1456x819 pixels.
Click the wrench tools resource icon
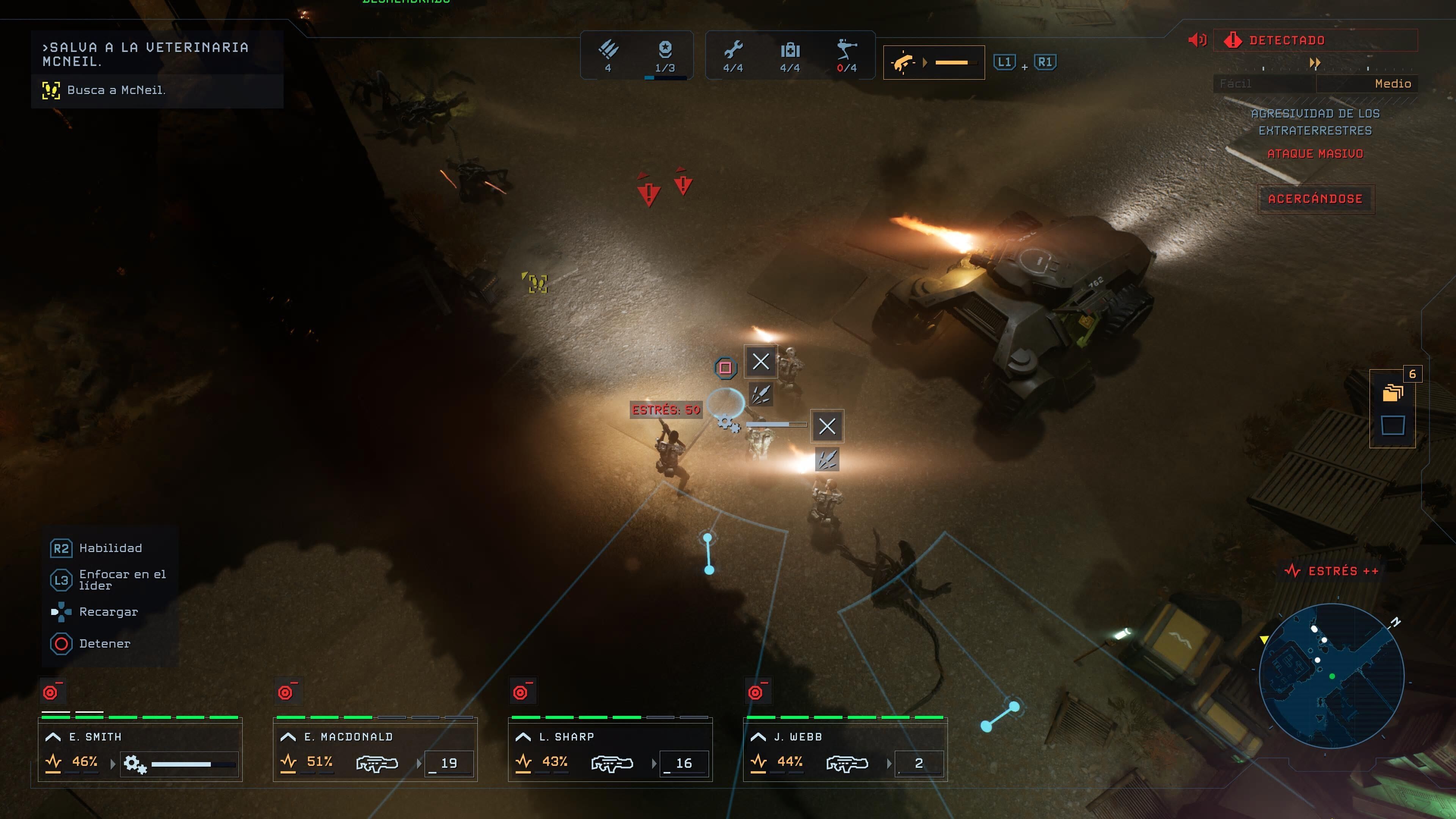pyautogui.click(x=733, y=50)
